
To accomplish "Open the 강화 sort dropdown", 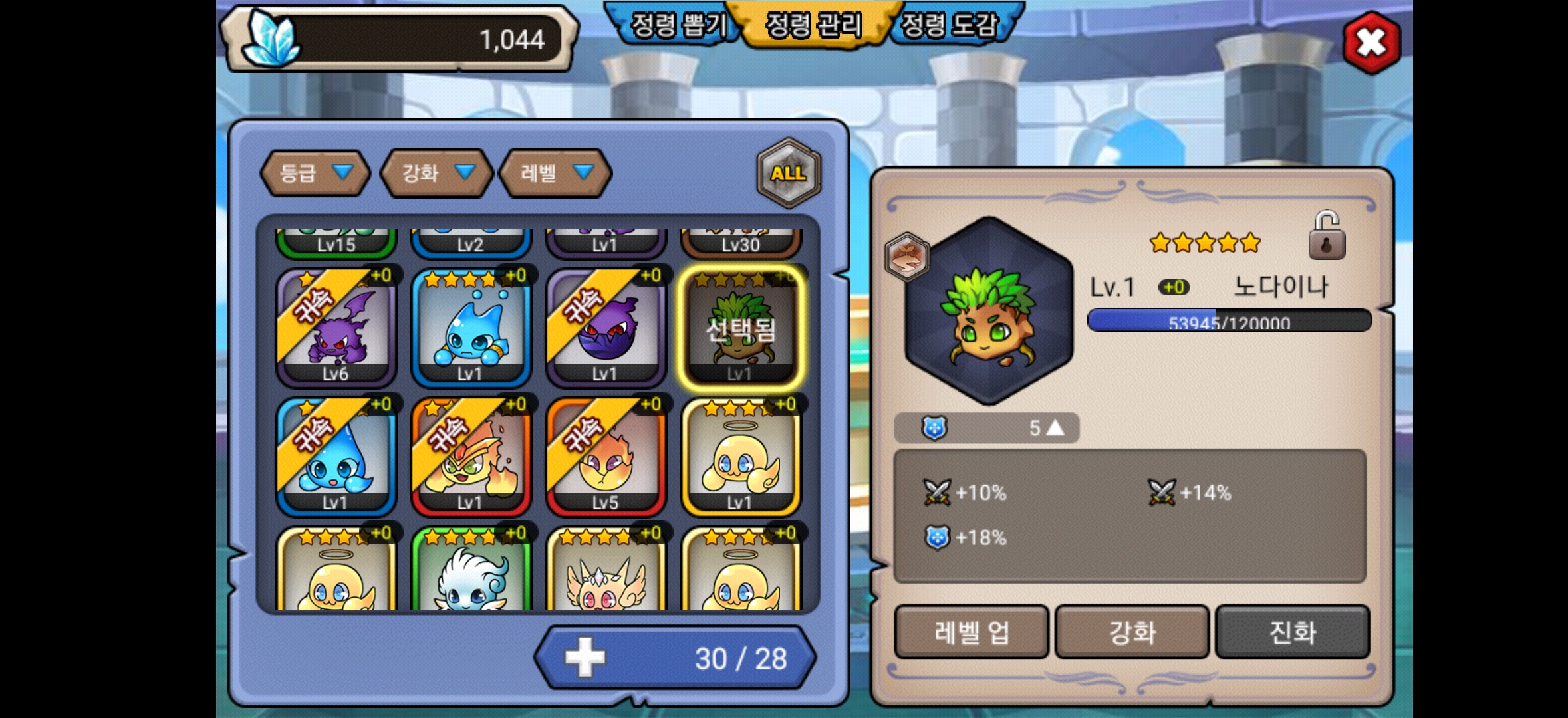I will pyautogui.click(x=436, y=174).
